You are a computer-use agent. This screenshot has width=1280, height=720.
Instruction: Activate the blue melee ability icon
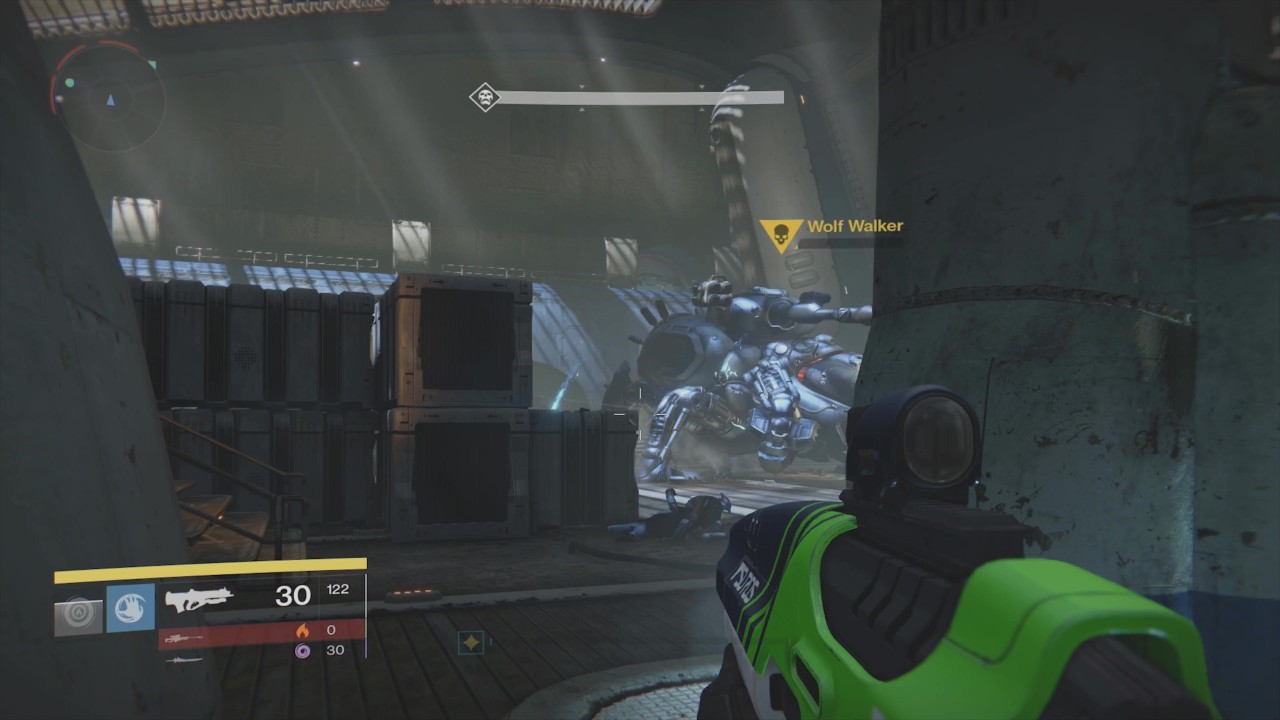coord(130,608)
